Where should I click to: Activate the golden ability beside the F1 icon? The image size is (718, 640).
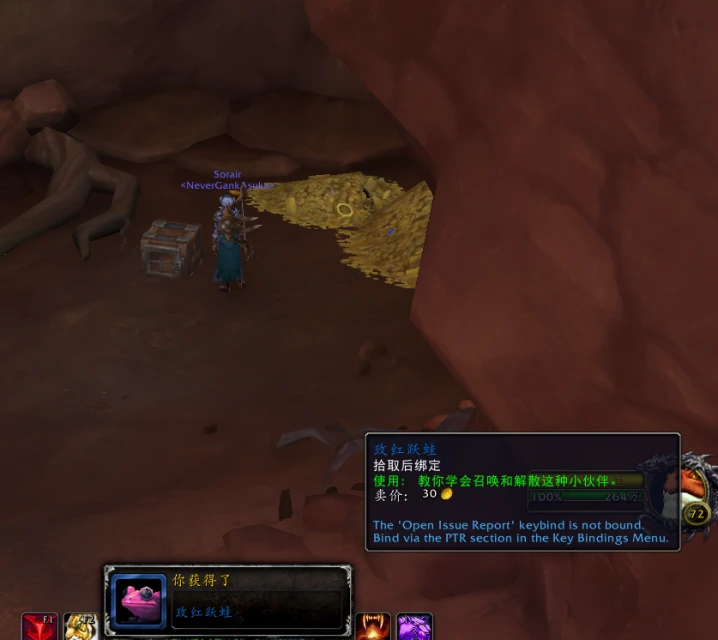(81, 628)
